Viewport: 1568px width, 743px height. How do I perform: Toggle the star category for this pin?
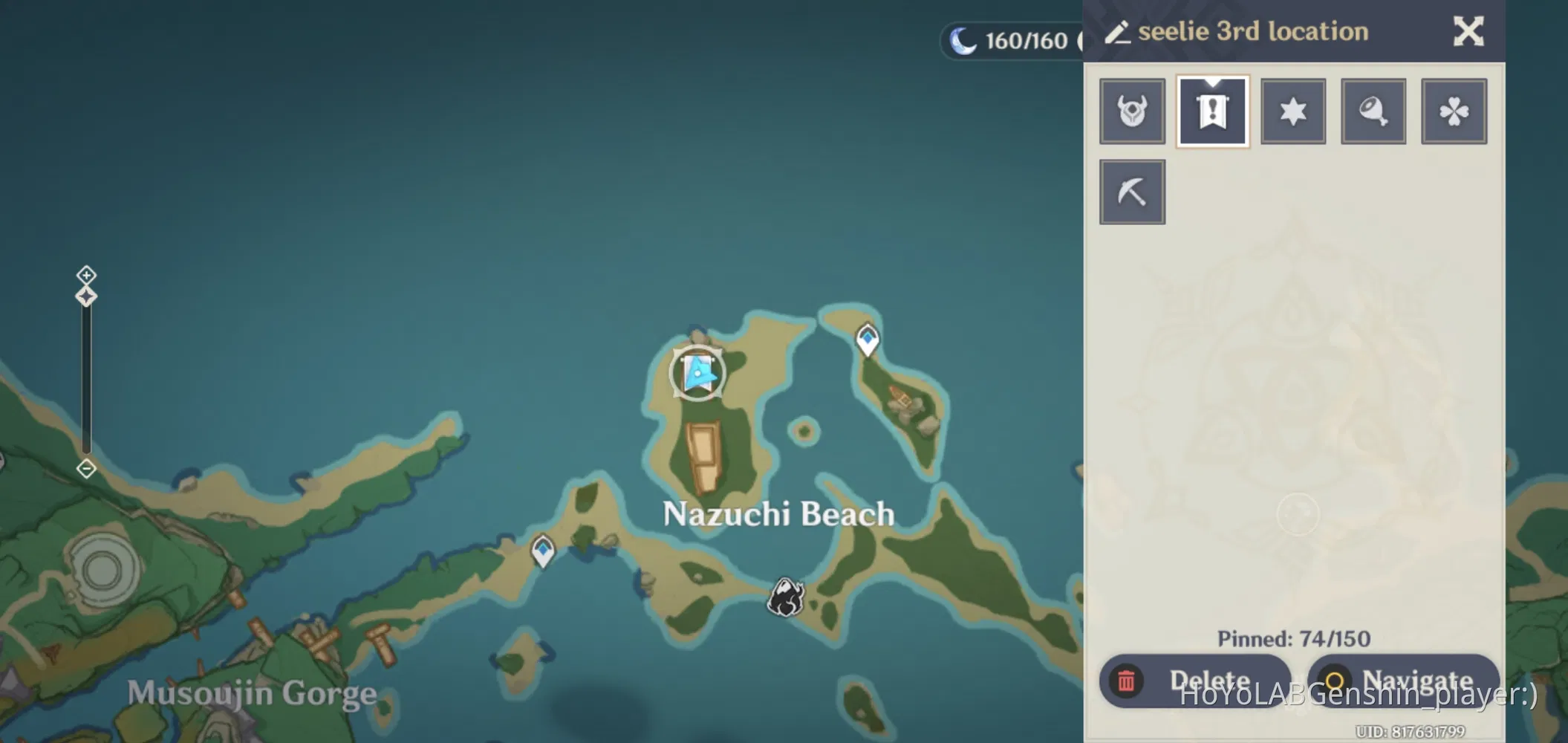click(1292, 111)
